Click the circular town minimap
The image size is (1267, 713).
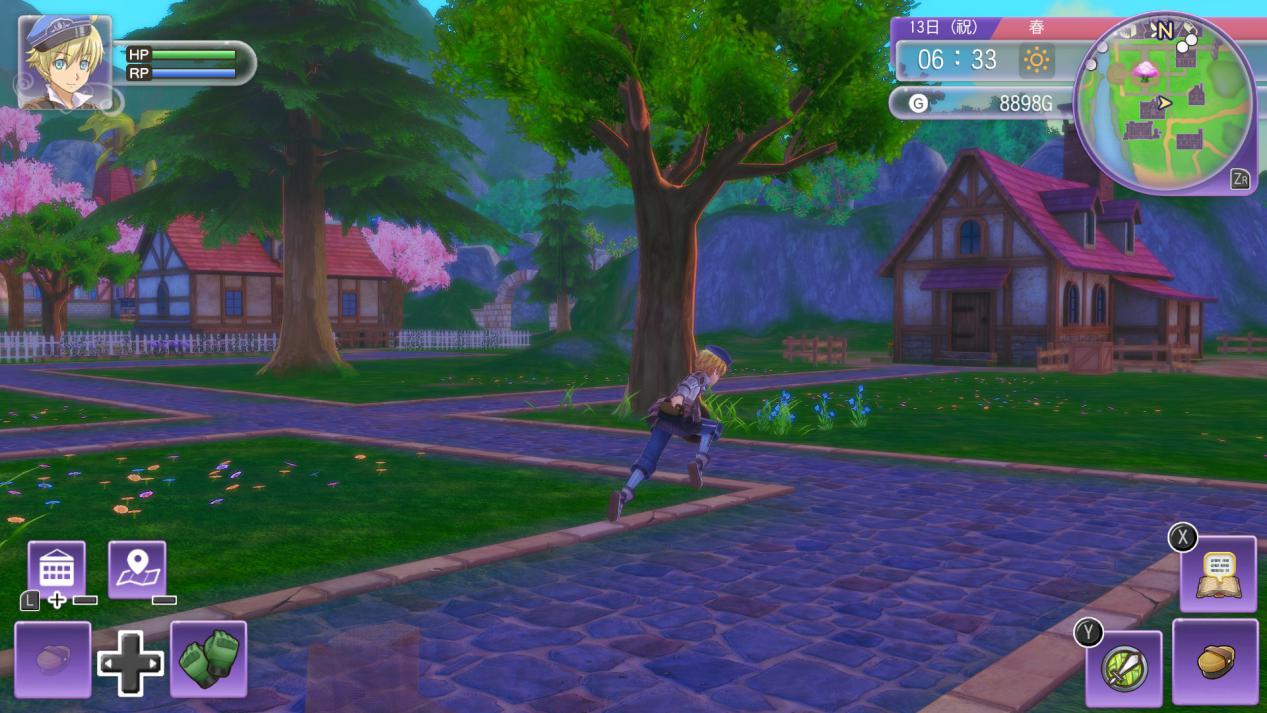tap(1164, 102)
